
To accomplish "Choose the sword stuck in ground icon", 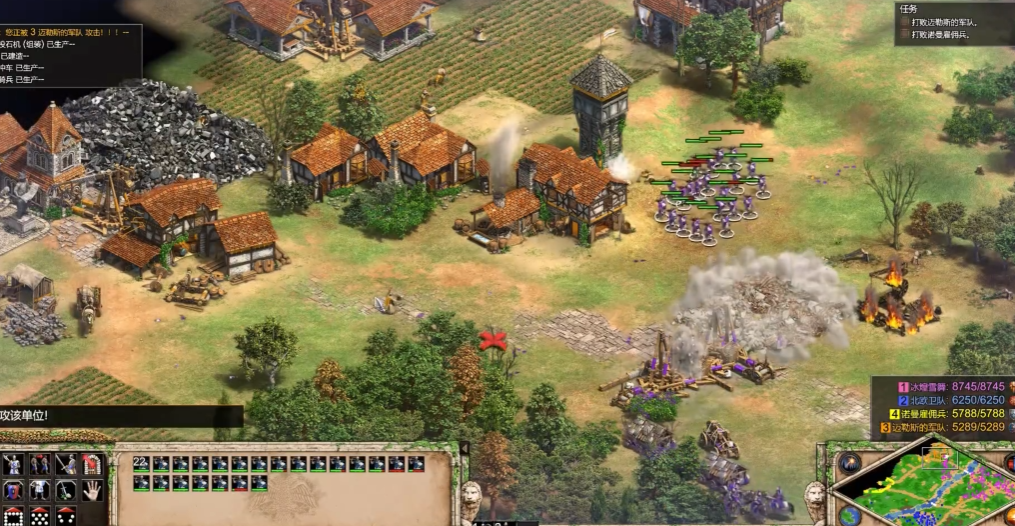I will (x=66, y=491).
